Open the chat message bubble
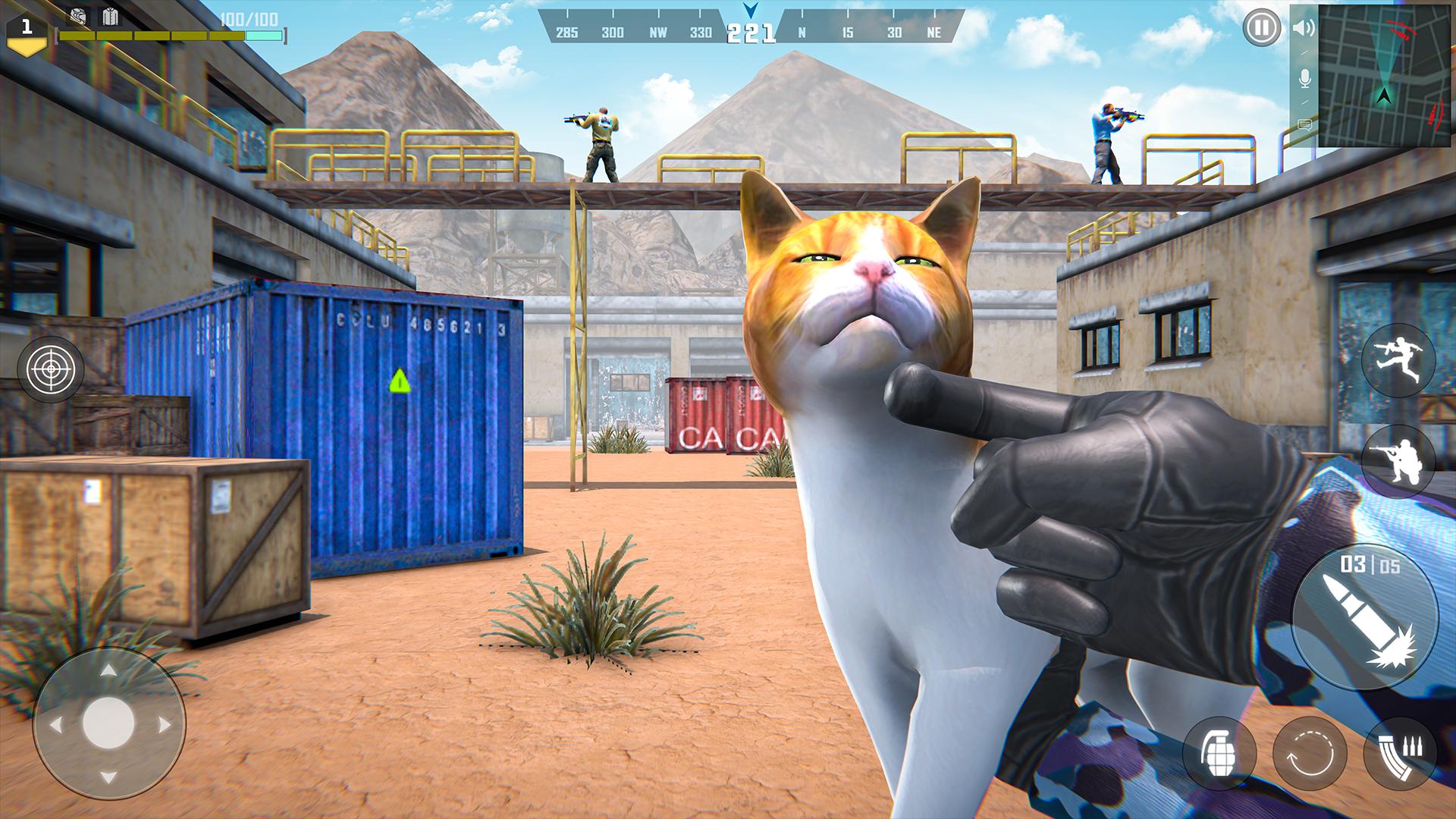Viewport: 1456px width, 819px height. [1305, 124]
